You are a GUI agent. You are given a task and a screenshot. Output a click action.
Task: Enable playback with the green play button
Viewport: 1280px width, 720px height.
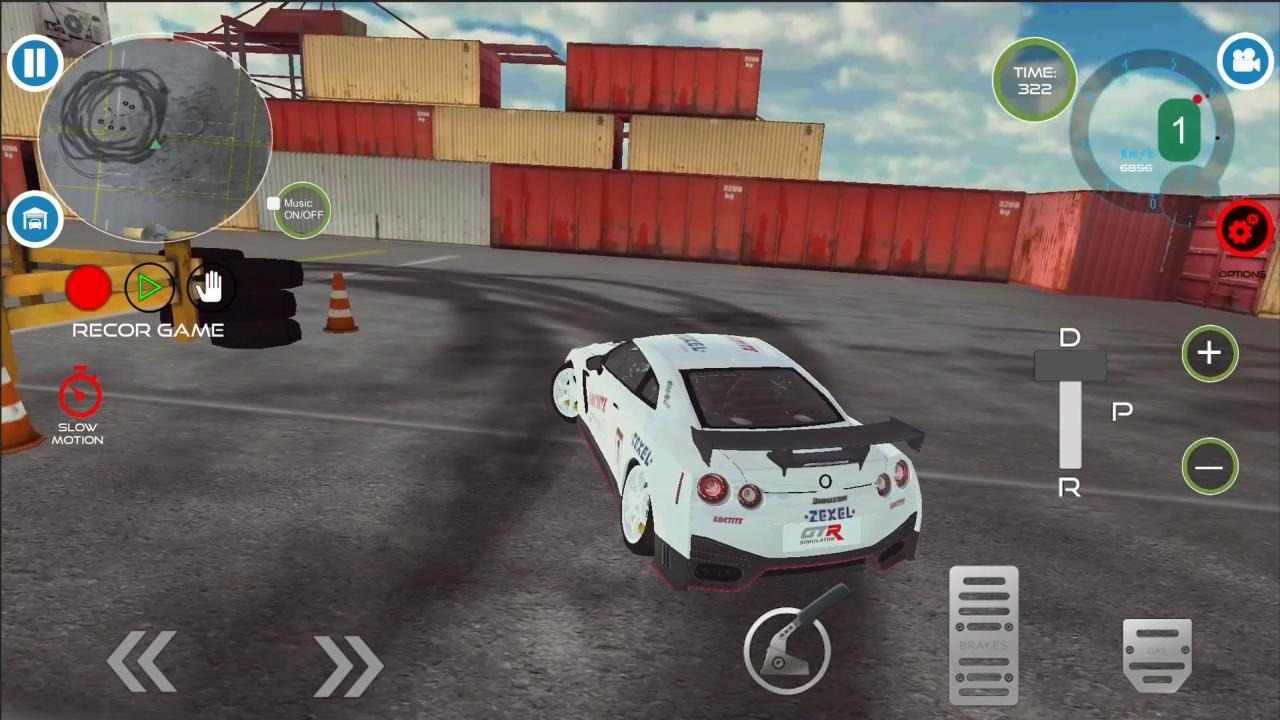(x=149, y=289)
